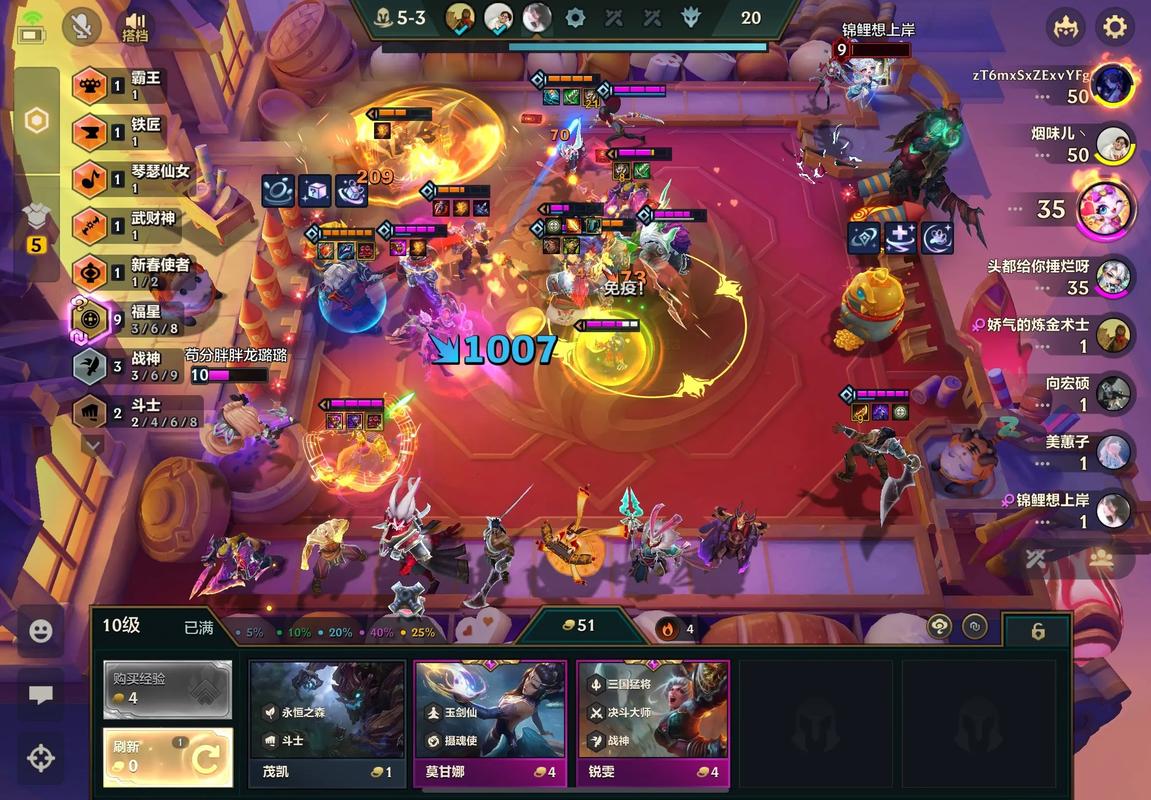
Task: Open the chat speech bubble
Action: 40,695
